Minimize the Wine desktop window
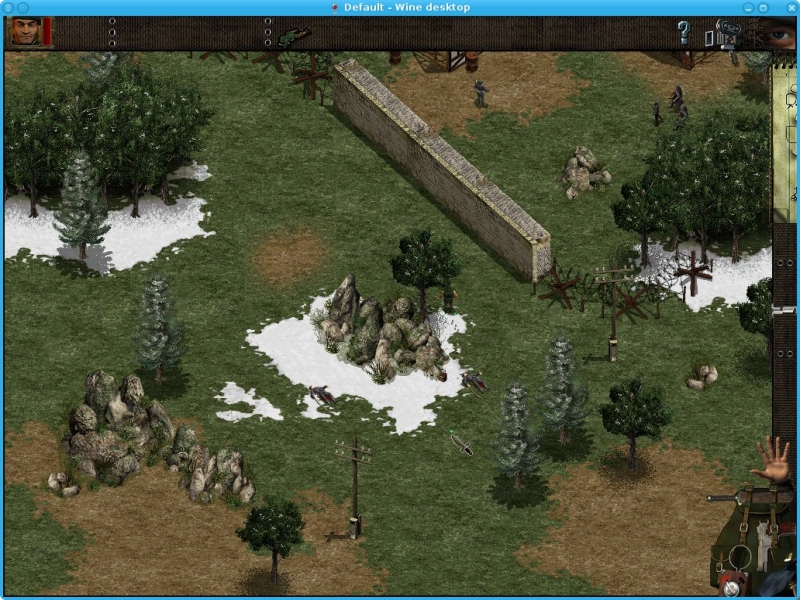800x600 pixels. pyautogui.click(x=748, y=7)
